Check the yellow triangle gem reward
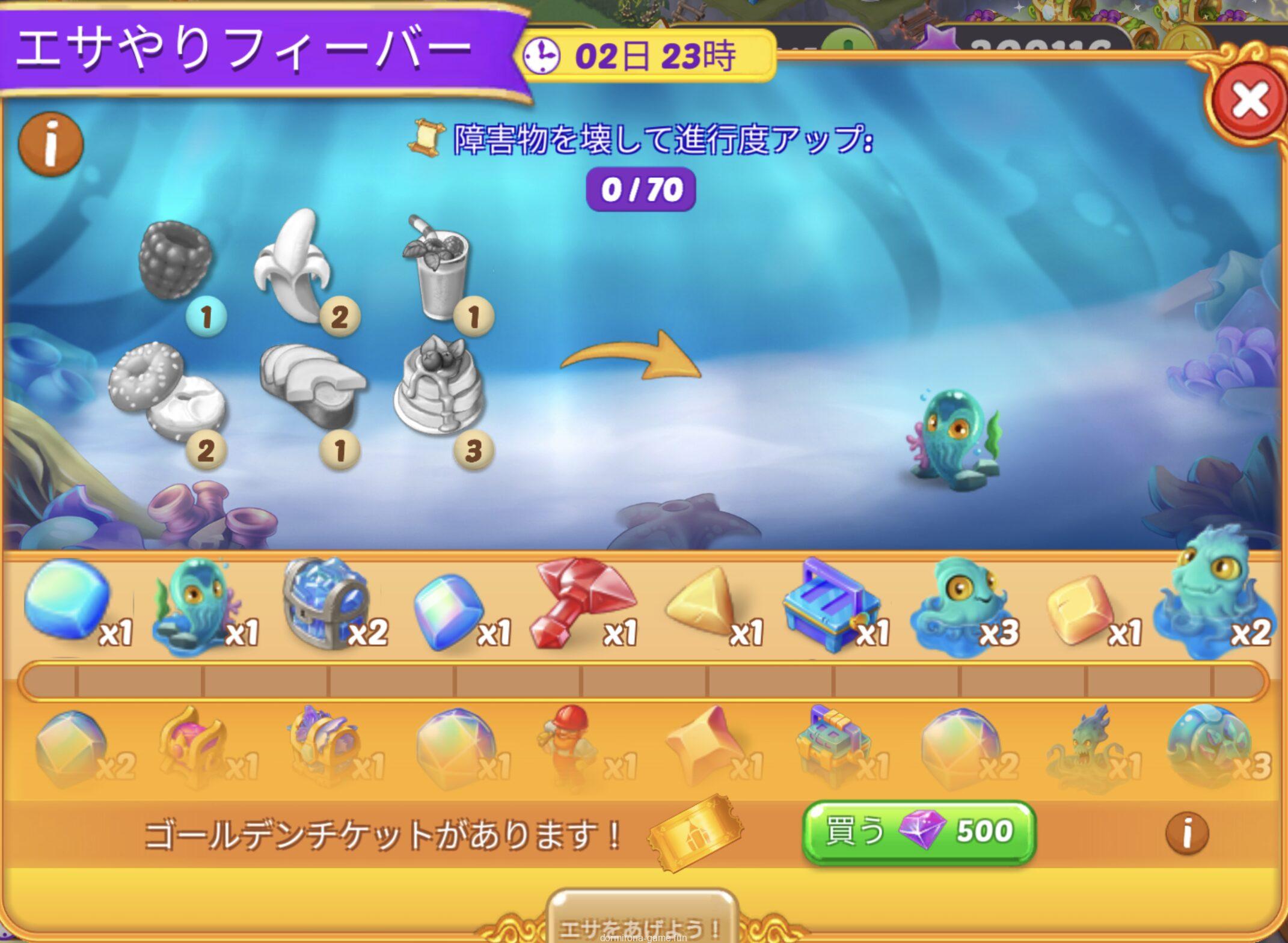The width and height of the screenshot is (1288, 943). [x=701, y=603]
